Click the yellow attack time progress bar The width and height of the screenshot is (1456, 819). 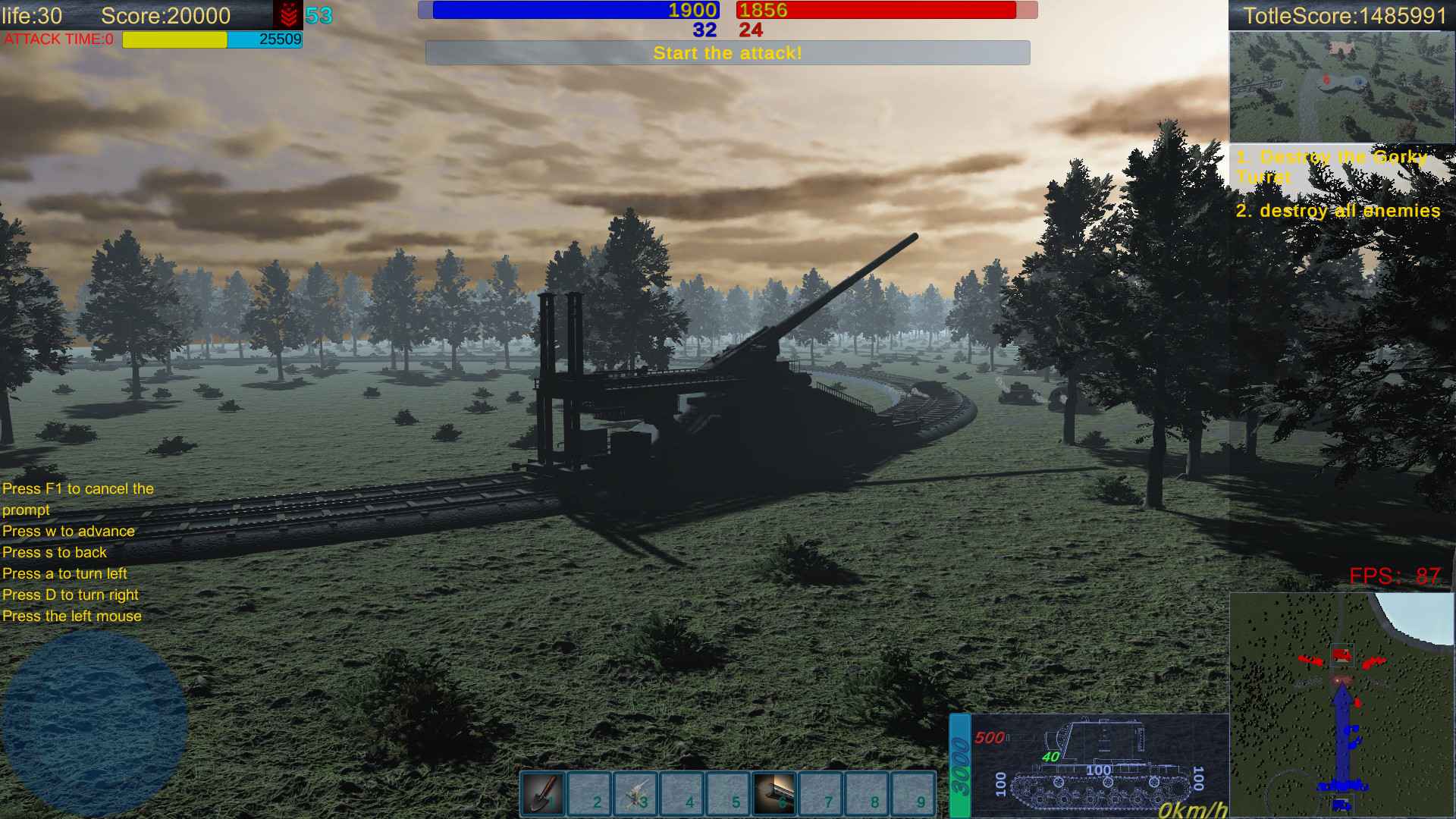(174, 39)
